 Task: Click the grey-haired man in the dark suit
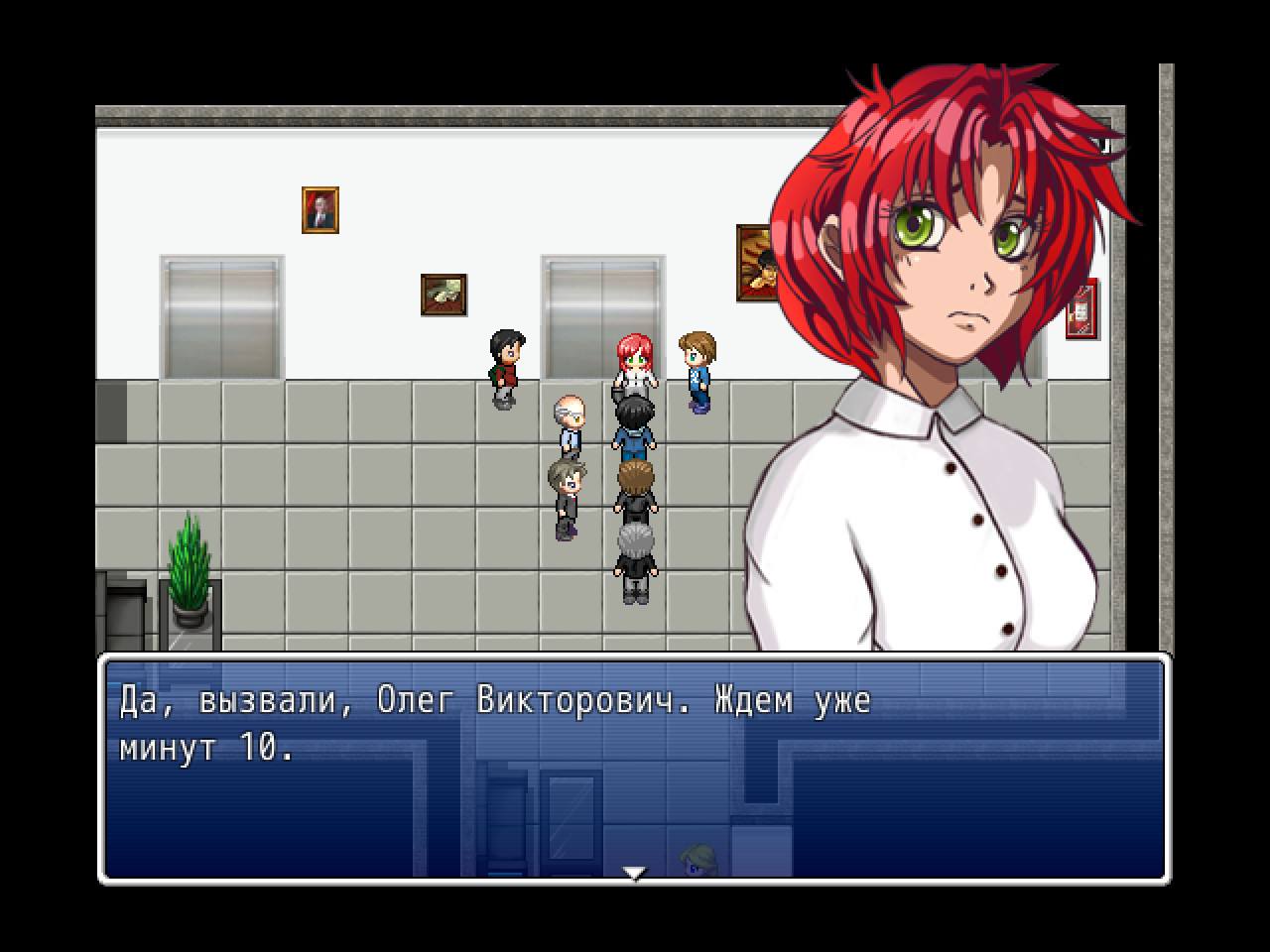coord(635,555)
